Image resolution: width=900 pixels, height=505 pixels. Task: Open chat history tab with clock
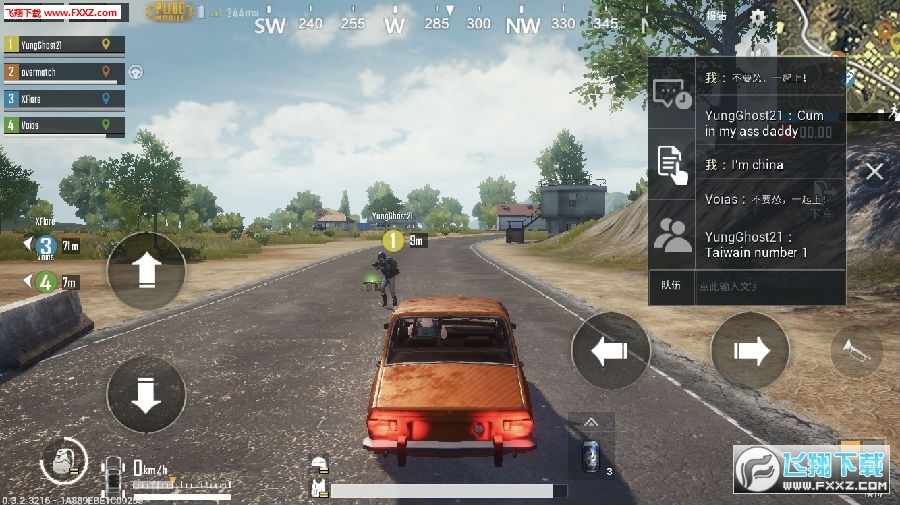[x=672, y=94]
